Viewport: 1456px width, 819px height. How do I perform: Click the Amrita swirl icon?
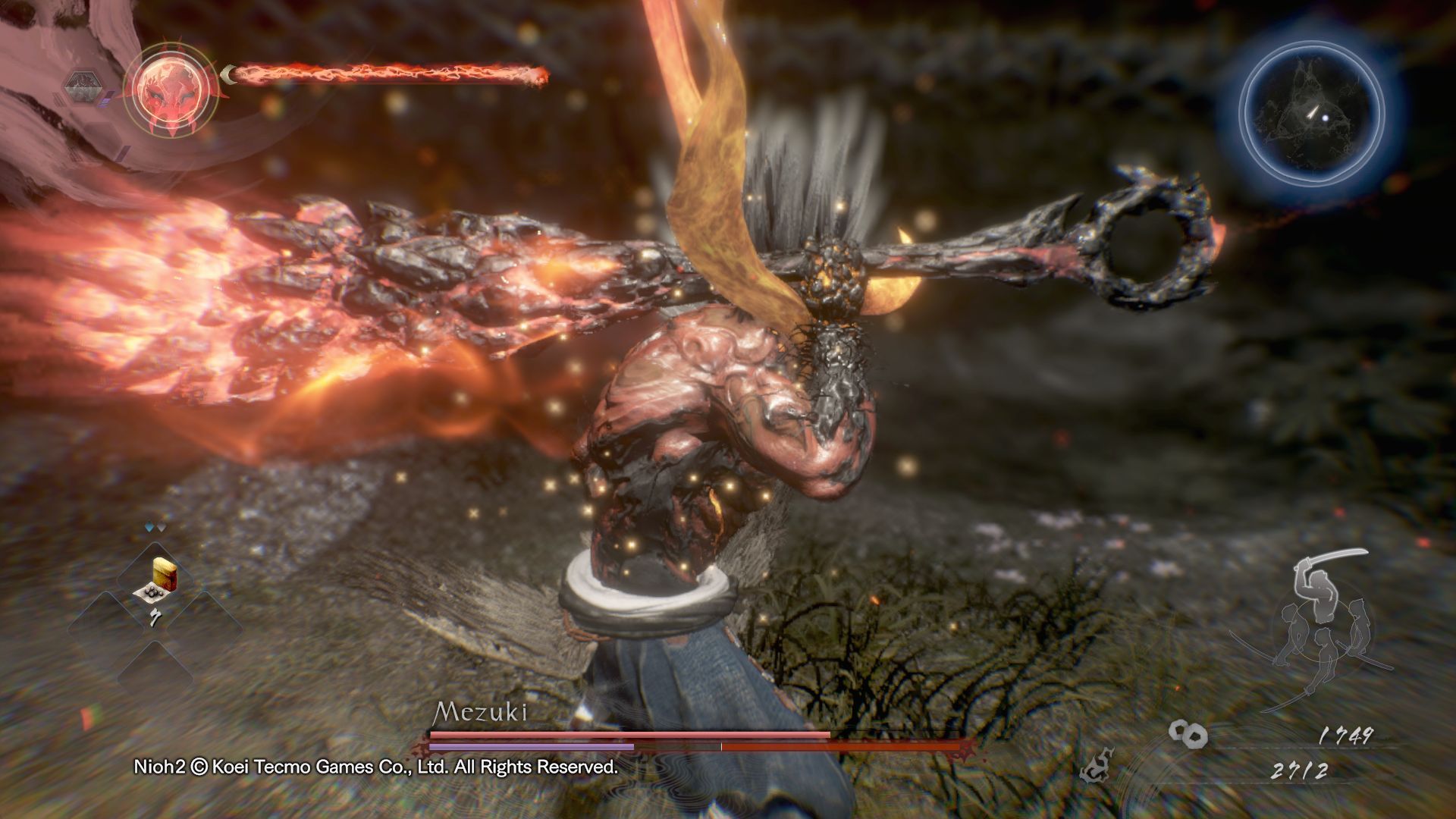click(1188, 732)
